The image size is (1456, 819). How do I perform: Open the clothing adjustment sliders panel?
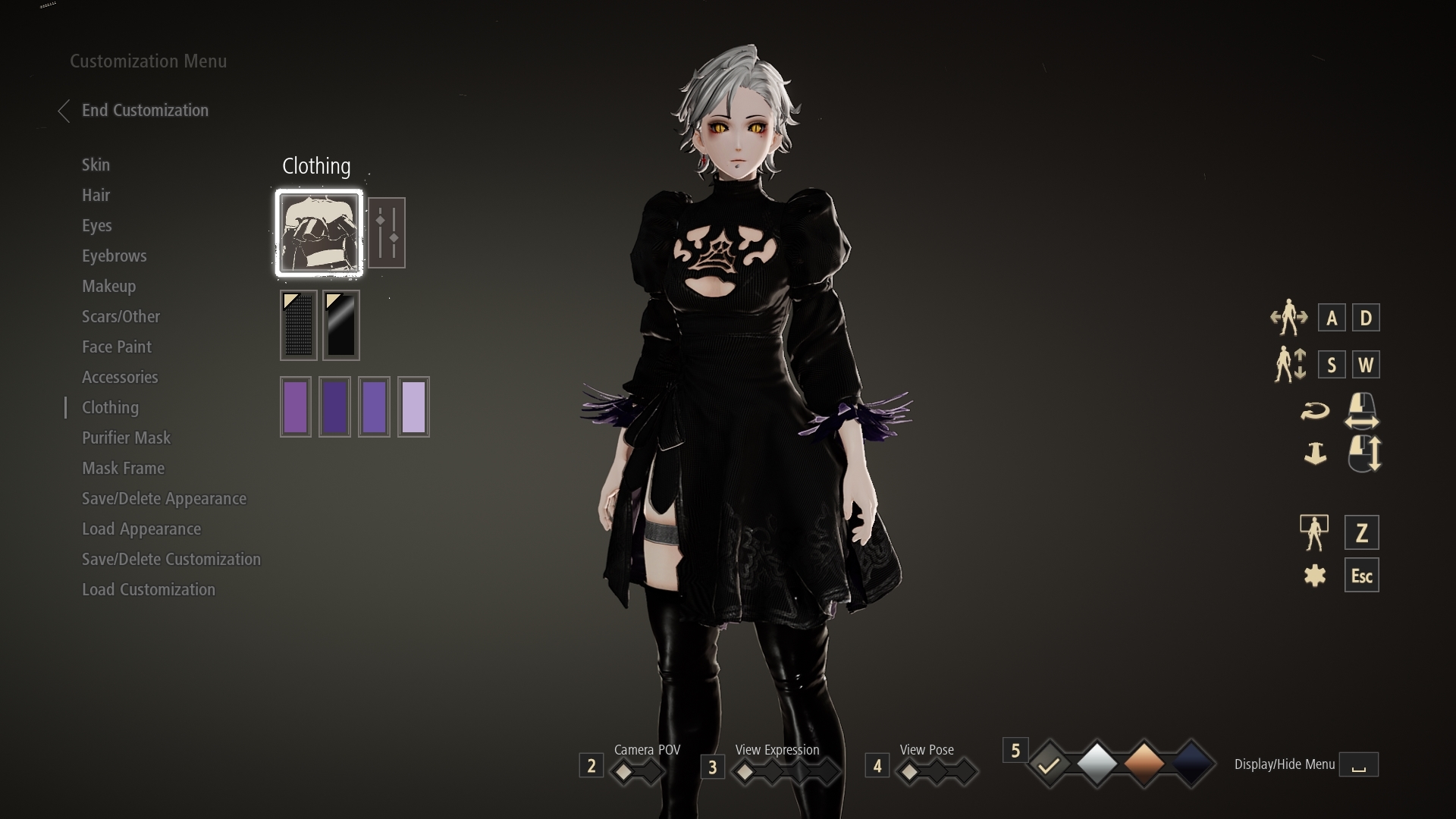point(388,232)
